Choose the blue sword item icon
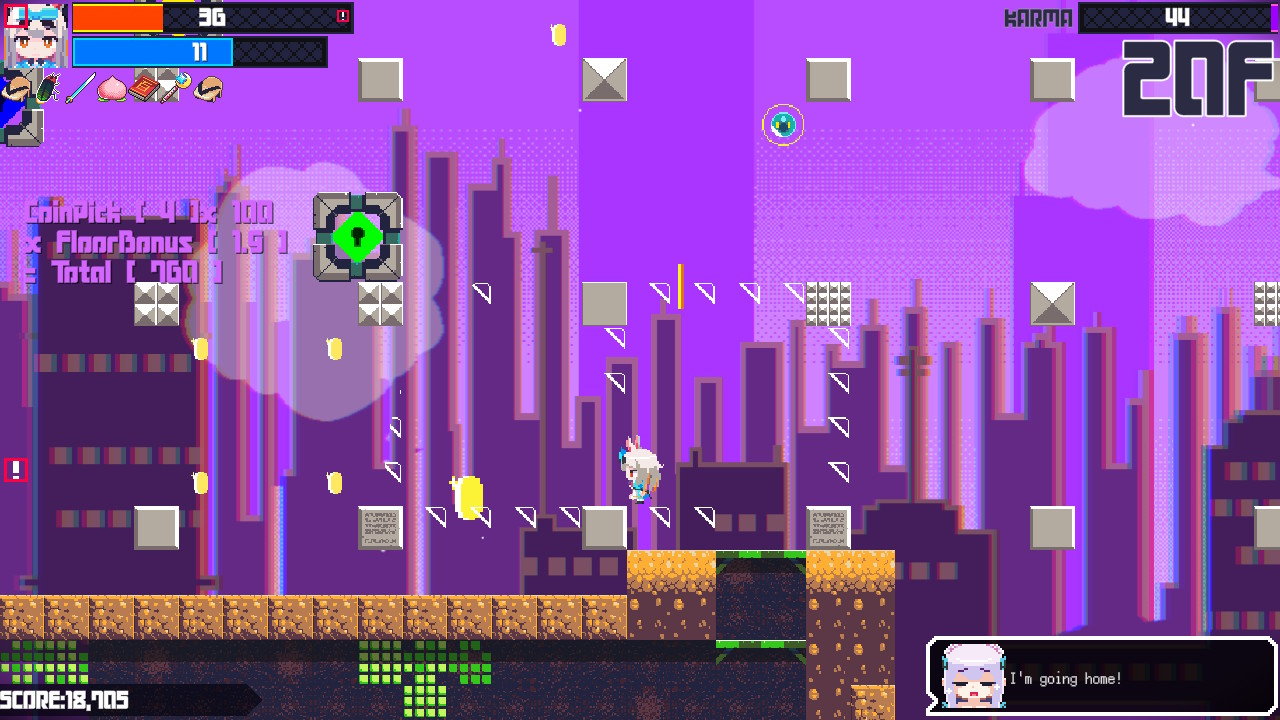Screen dimensions: 1280x720 click(79, 89)
